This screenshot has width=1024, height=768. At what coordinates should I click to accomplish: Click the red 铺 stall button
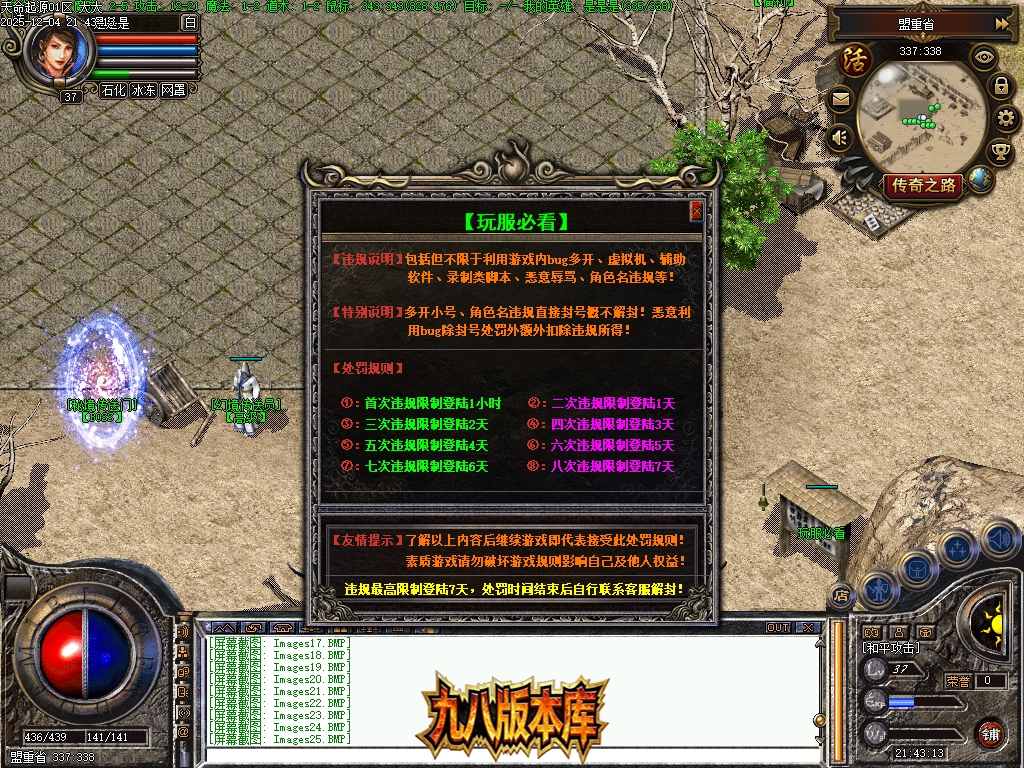[x=990, y=733]
